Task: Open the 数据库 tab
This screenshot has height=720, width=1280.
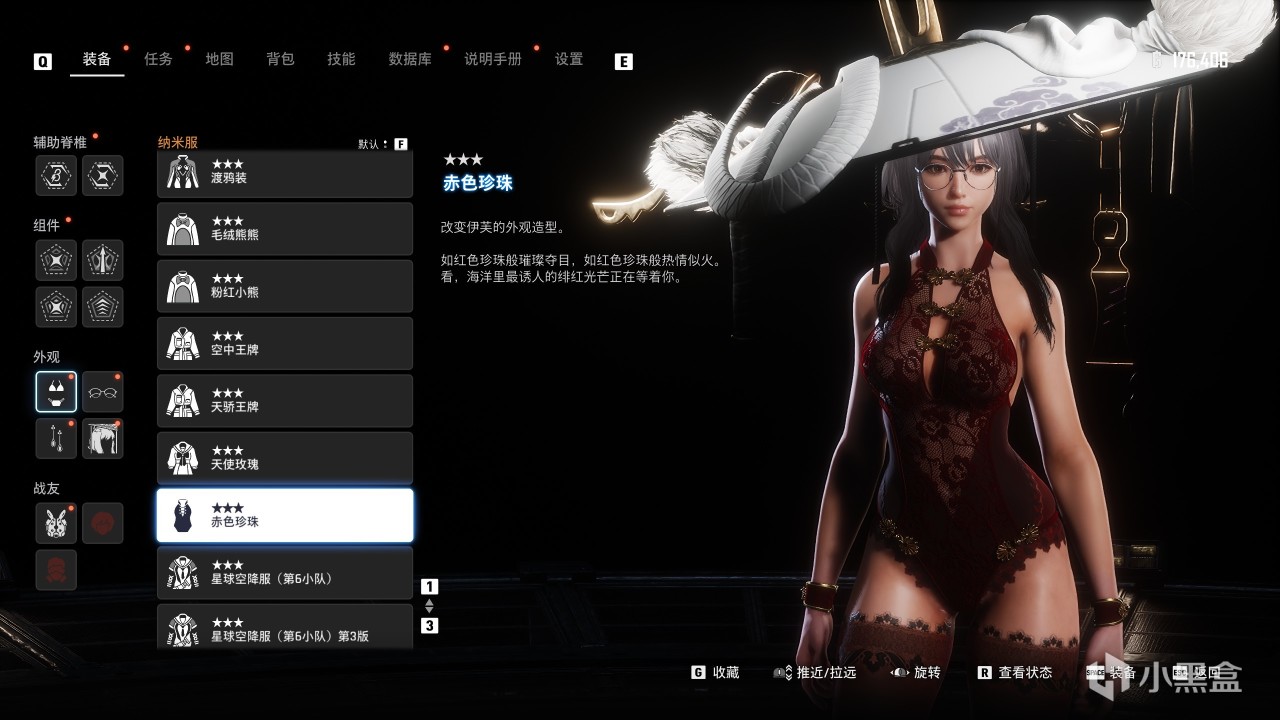Action: click(x=410, y=59)
